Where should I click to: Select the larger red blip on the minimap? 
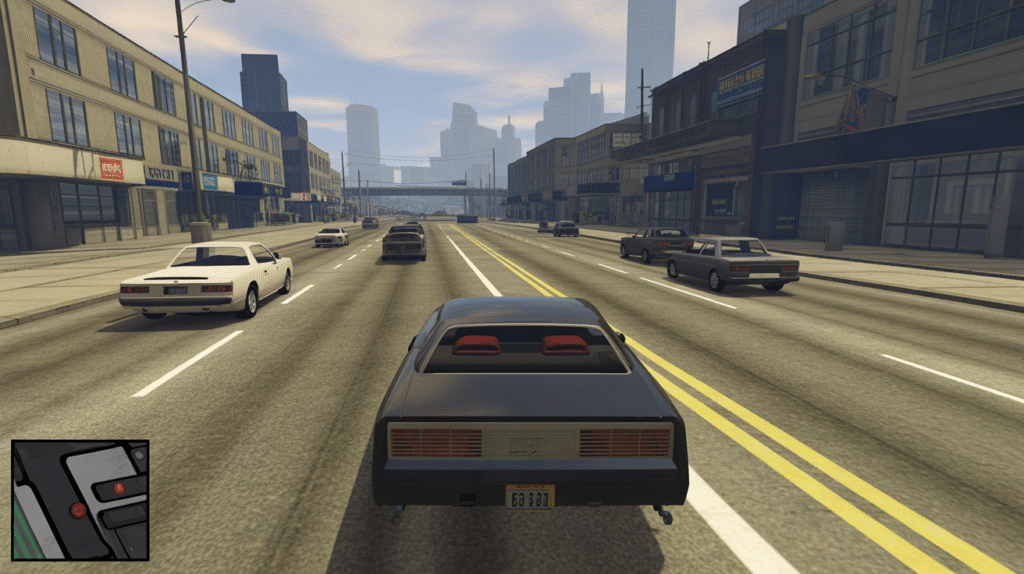[x=78, y=510]
